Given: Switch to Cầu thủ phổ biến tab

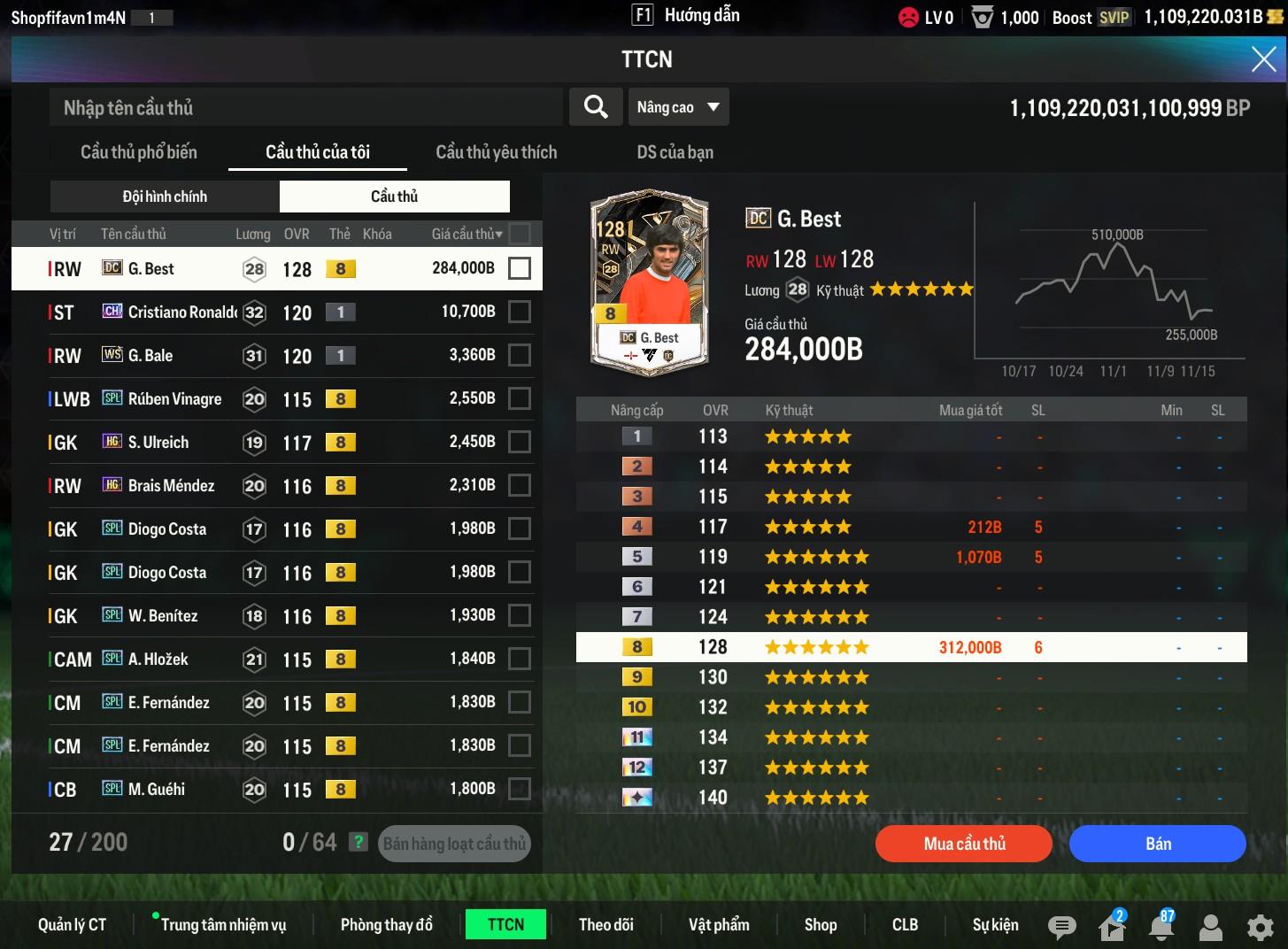Looking at the screenshot, I should (x=139, y=152).
